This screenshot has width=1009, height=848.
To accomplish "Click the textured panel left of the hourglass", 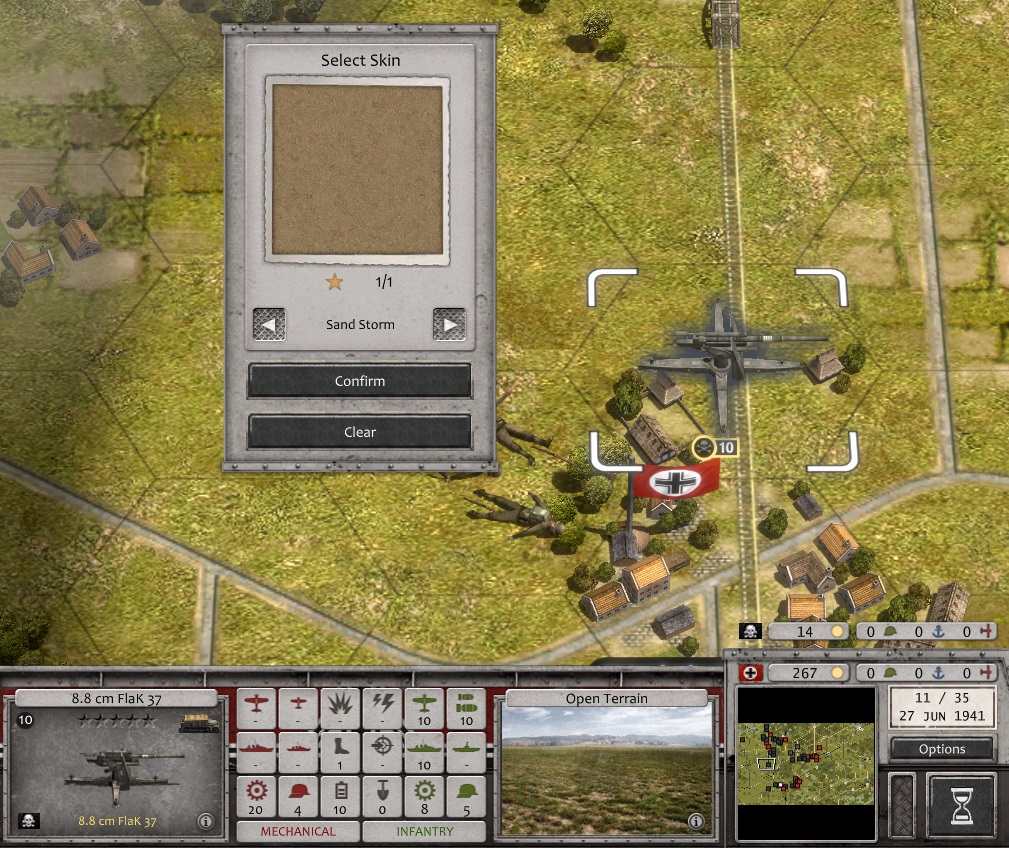I will (x=902, y=804).
